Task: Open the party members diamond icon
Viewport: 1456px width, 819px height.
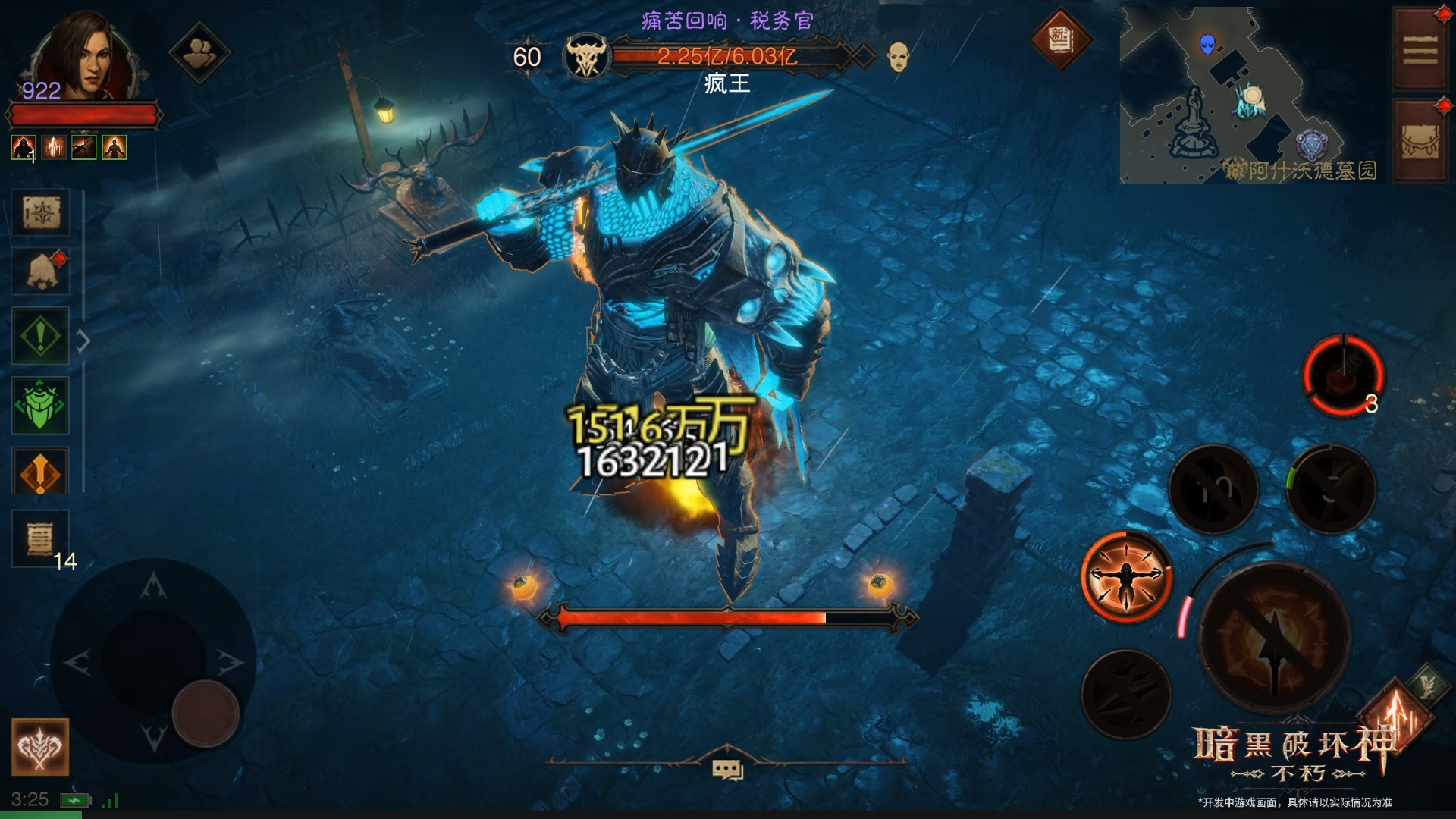Action: coord(199,53)
